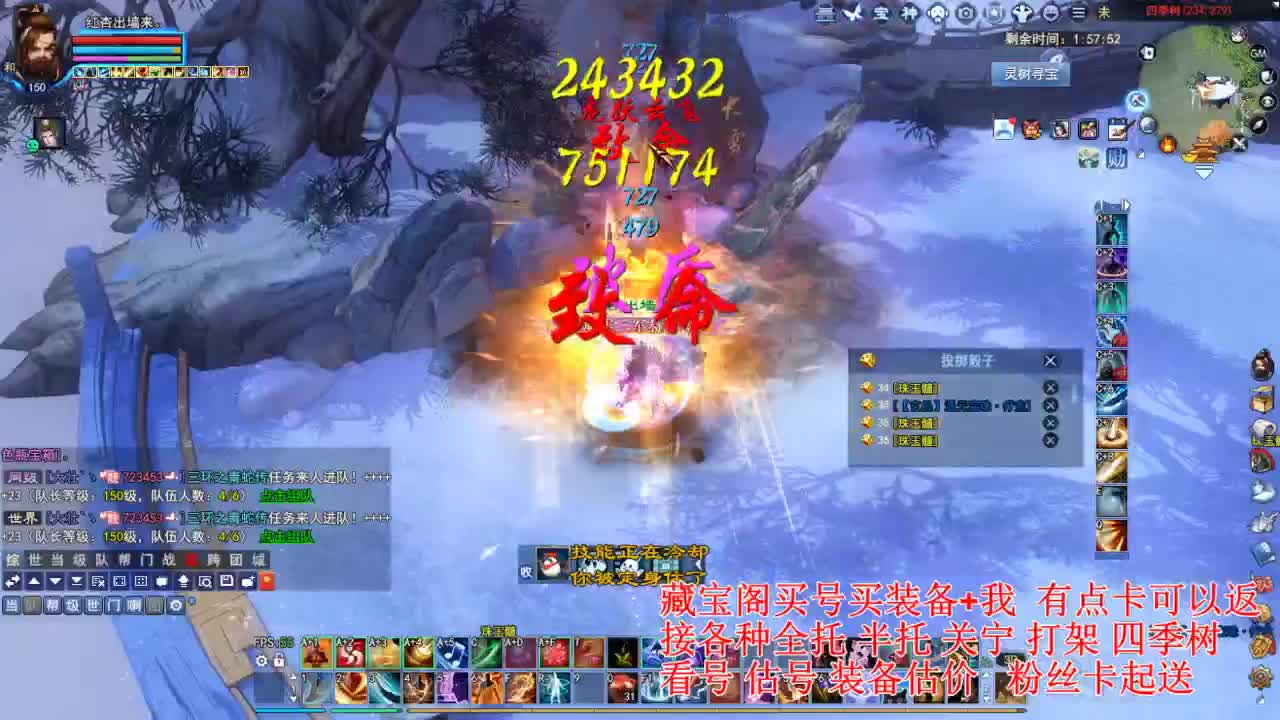Open the camera screenshot tool in top toolbar

[x=966, y=12]
